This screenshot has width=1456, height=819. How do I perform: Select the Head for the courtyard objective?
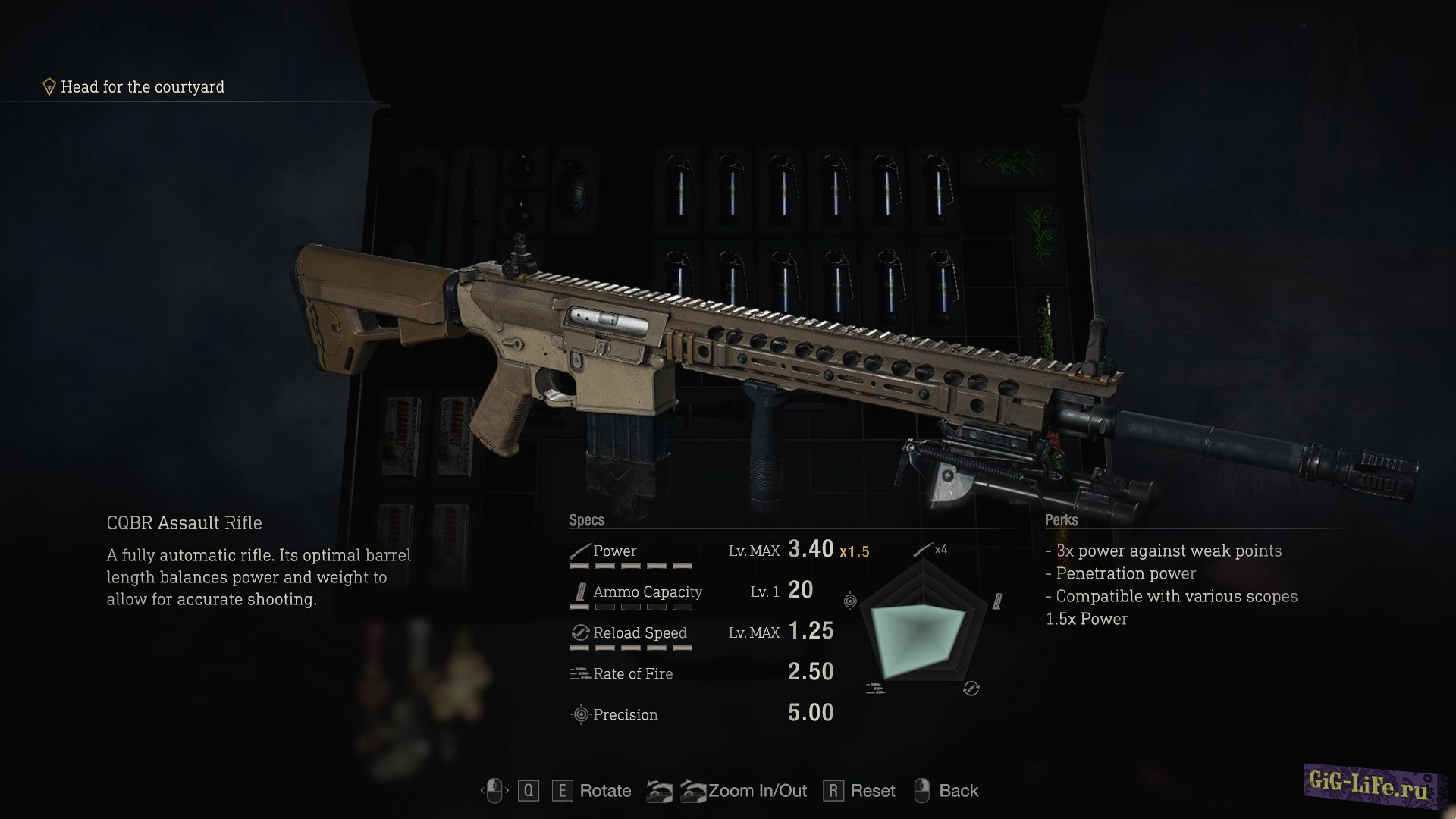pos(142,87)
